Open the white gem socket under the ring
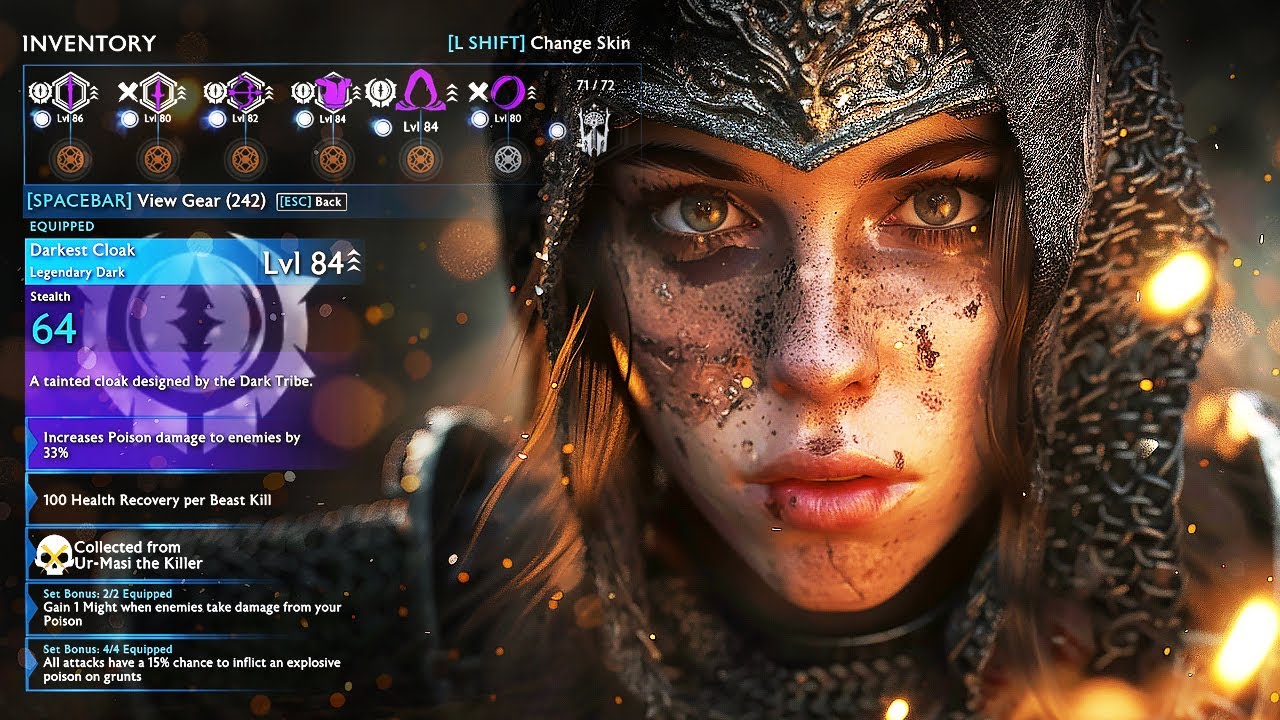Image resolution: width=1280 pixels, height=720 pixels. (508, 158)
